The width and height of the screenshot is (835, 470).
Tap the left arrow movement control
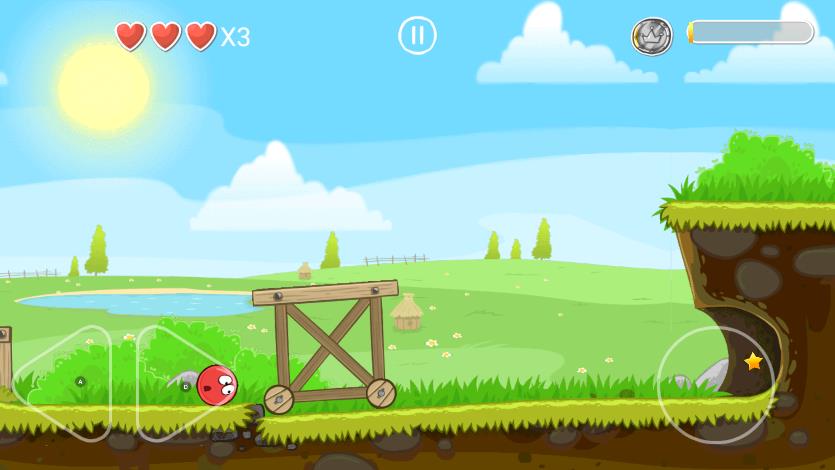click(62, 383)
